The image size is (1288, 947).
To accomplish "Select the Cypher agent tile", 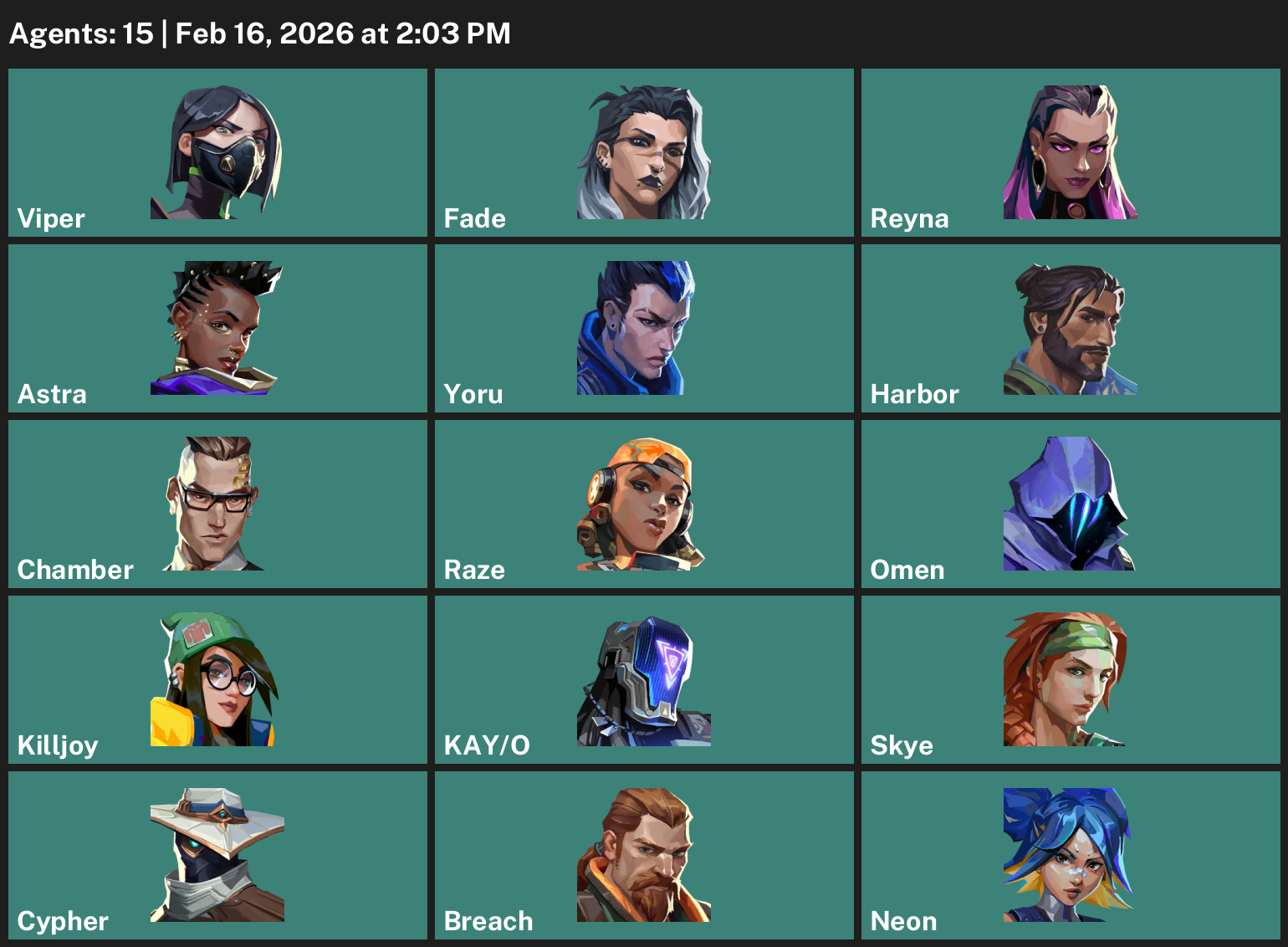I will click(217, 856).
